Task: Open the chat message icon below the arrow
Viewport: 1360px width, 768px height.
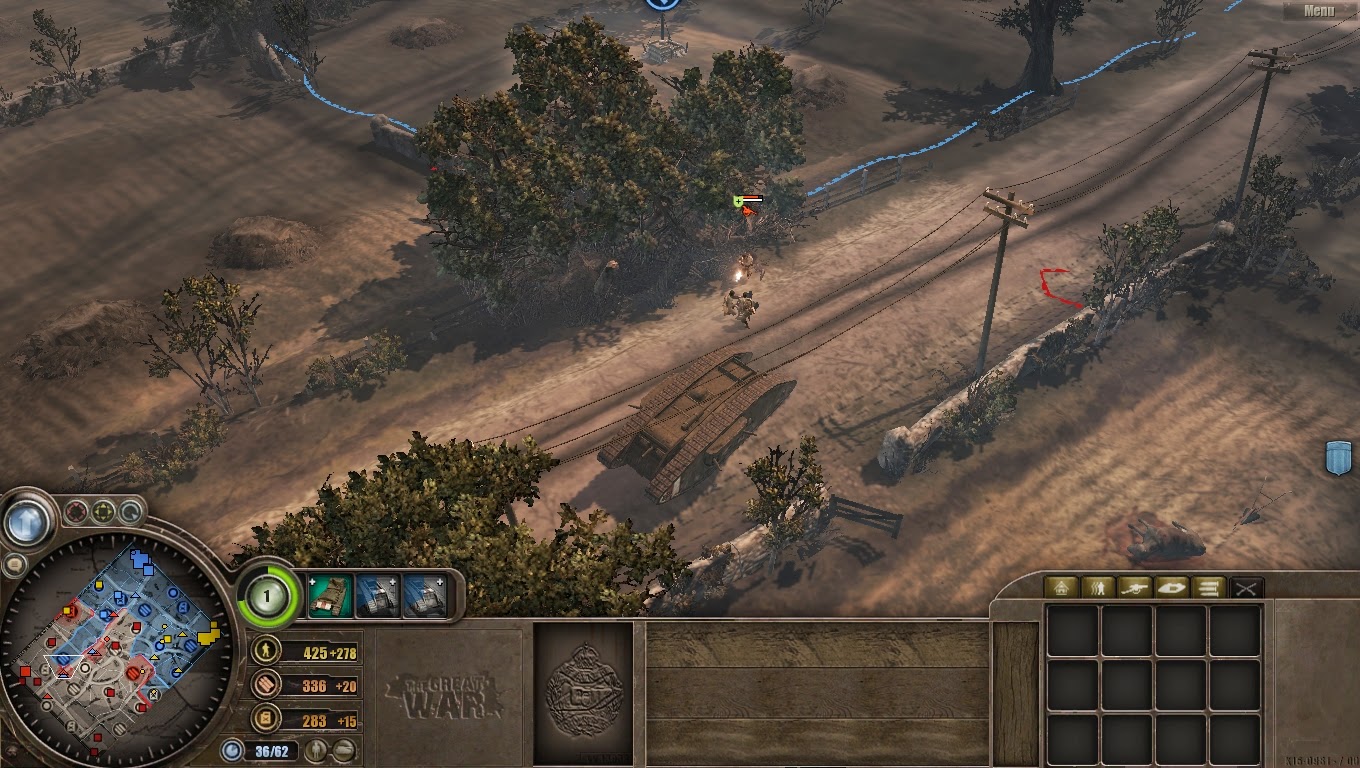Action: [14, 563]
